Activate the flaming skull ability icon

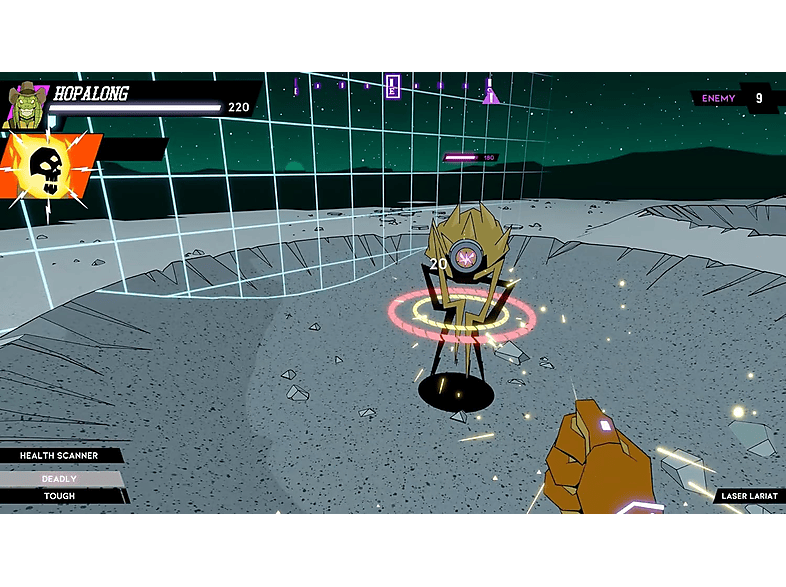50,170
